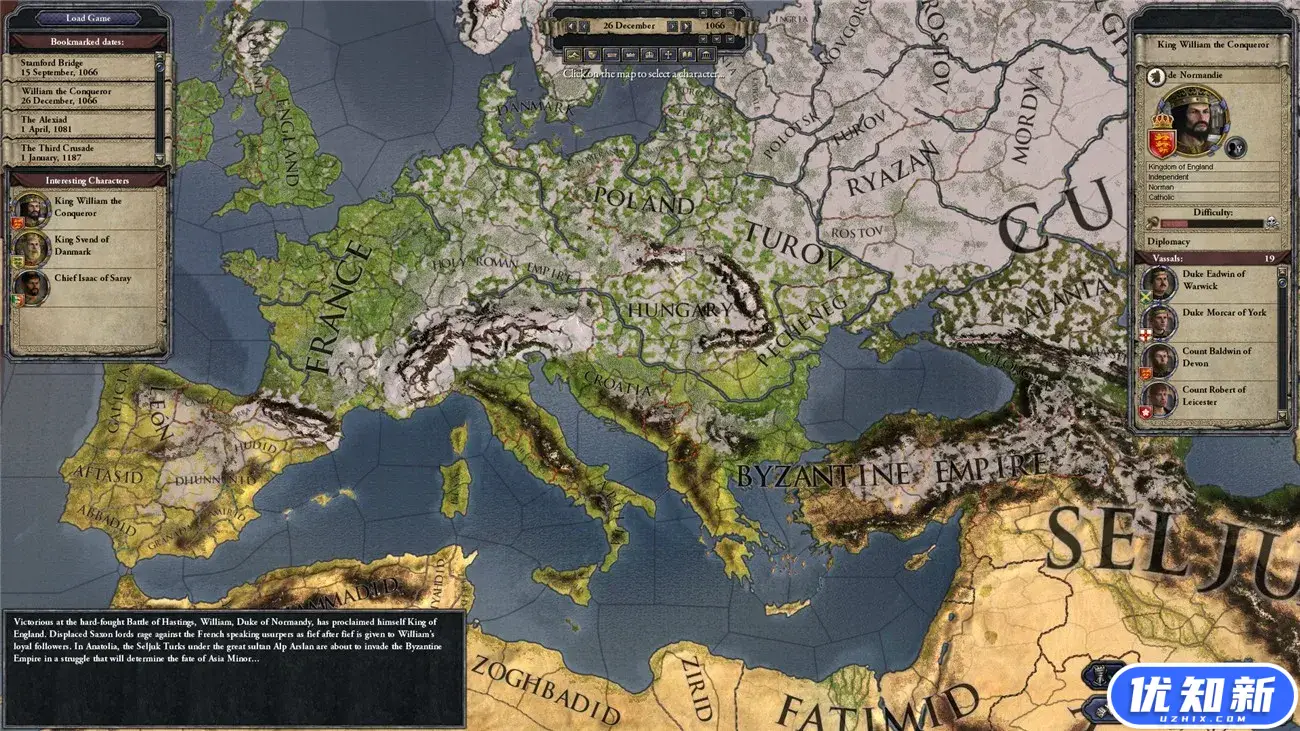1300x731 pixels.
Task: Switch to the realms map mode shield icon
Action: 593,55
